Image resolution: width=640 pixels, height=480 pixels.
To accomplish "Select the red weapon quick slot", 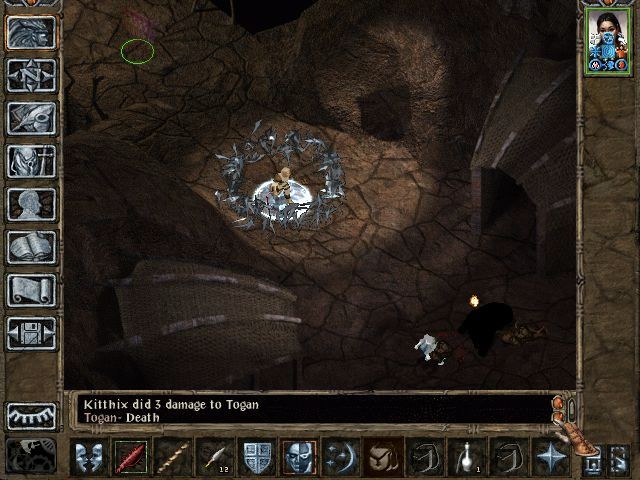I will click(131, 457).
